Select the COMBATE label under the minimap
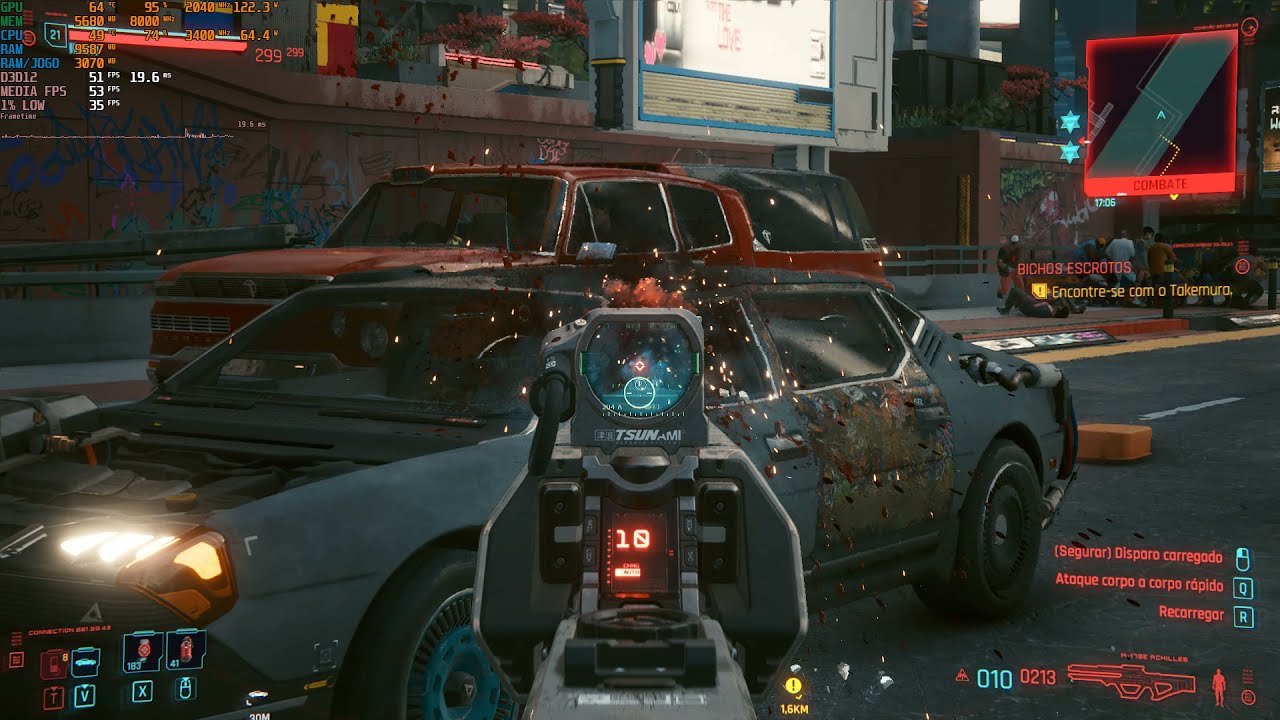This screenshot has width=1280, height=720. 1161,184
